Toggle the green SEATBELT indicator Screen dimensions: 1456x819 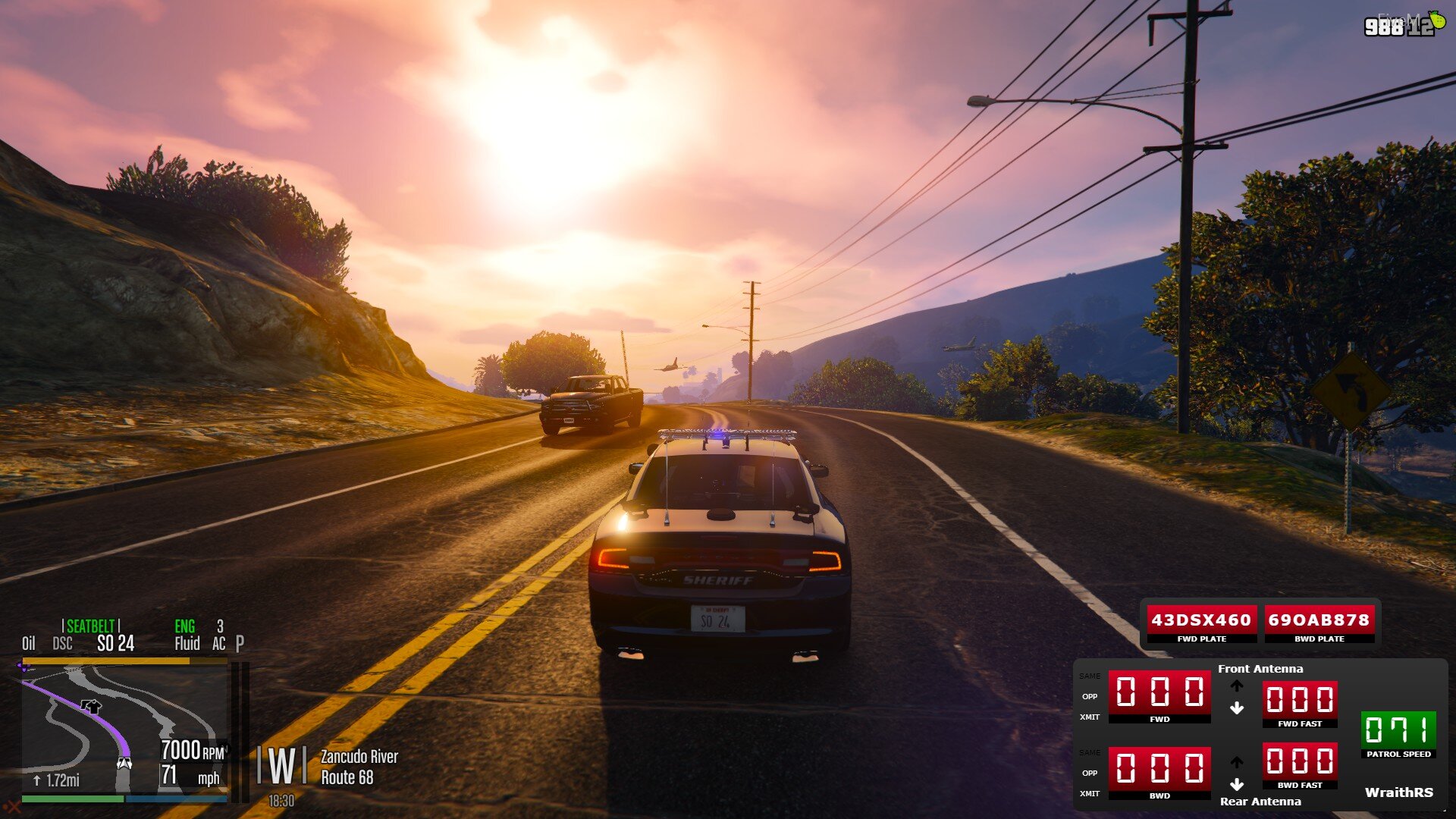pos(90,626)
